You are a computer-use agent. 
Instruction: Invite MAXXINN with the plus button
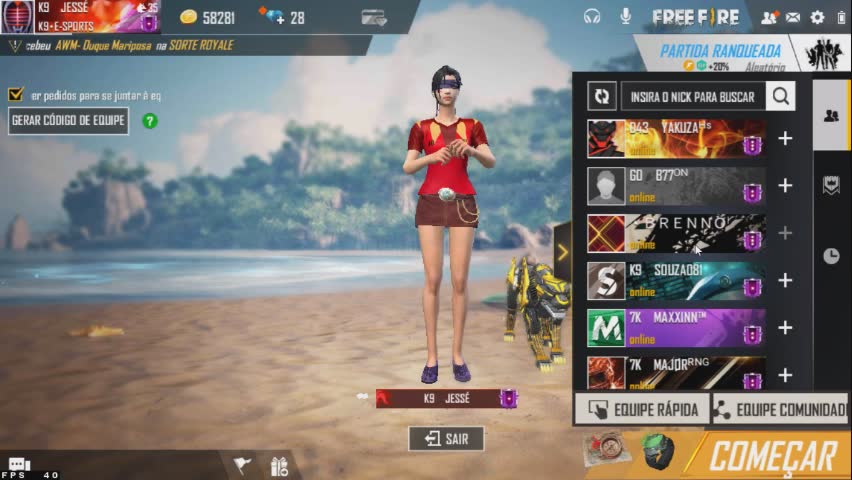click(785, 328)
